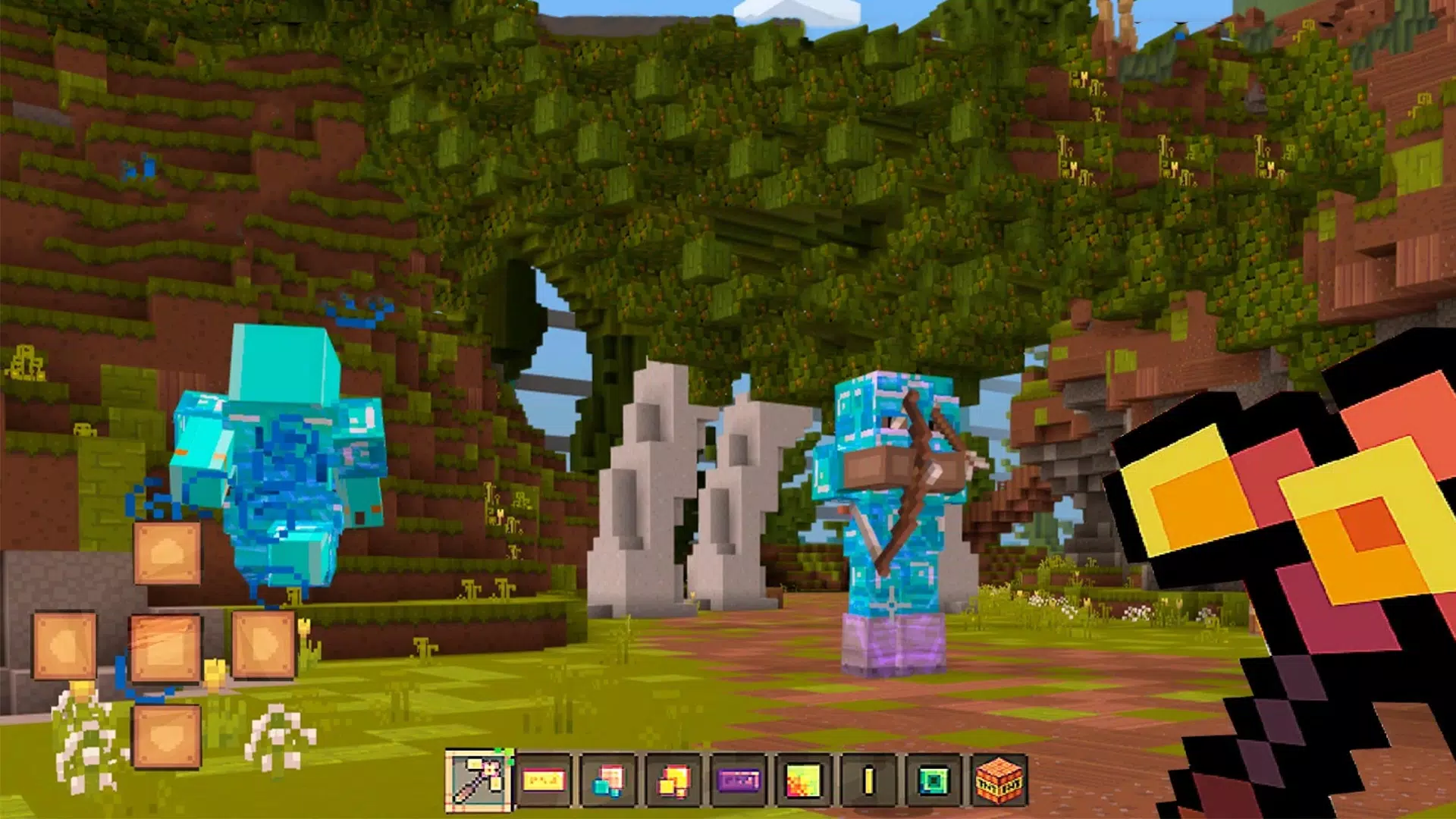Toggle the top item frame on the wall
Viewport: 1456px width, 819px height.
pyautogui.click(x=167, y=551)
